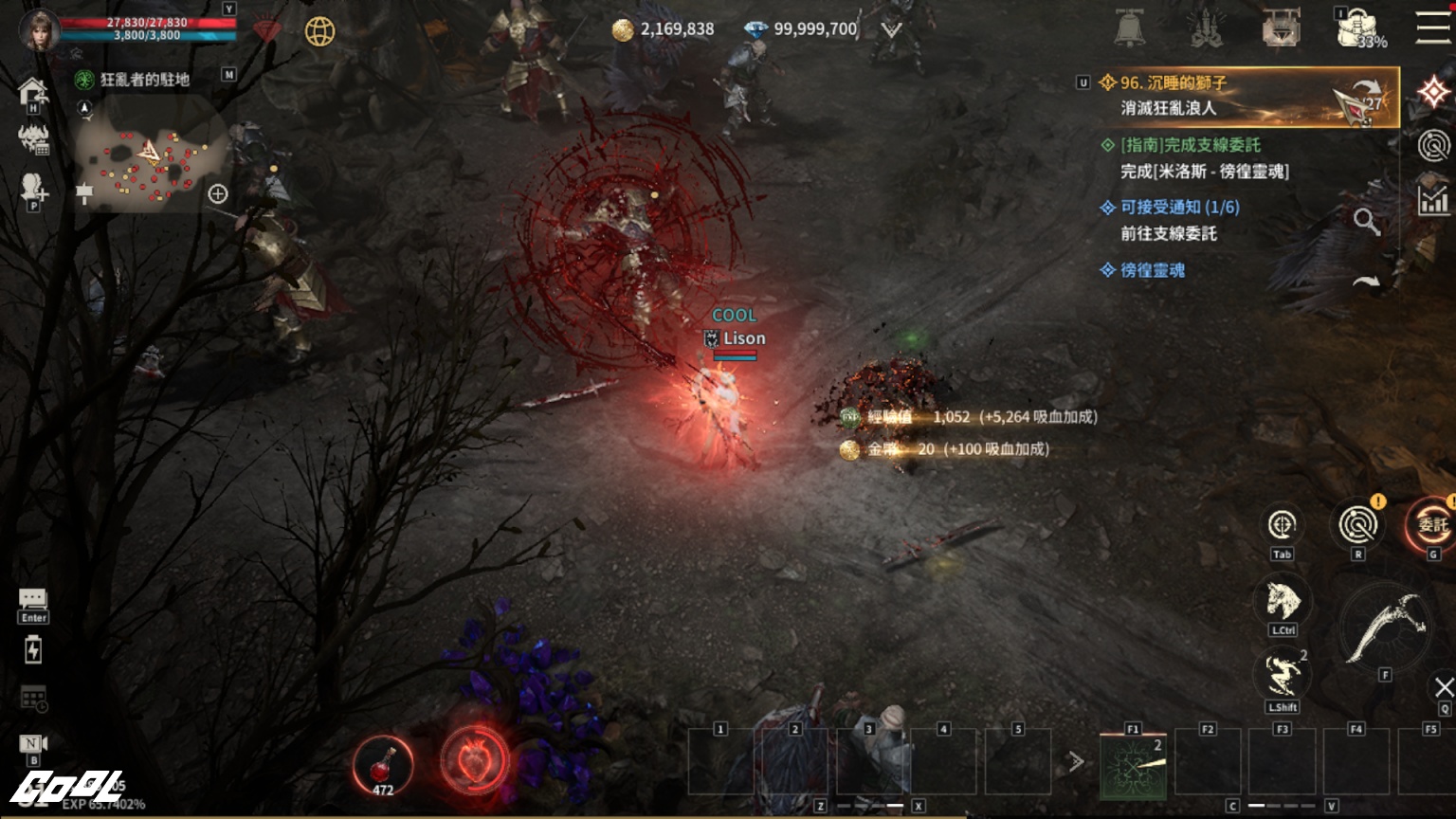
Task: Open the boss schedule skull icon
Action: (x=33, y=139)
